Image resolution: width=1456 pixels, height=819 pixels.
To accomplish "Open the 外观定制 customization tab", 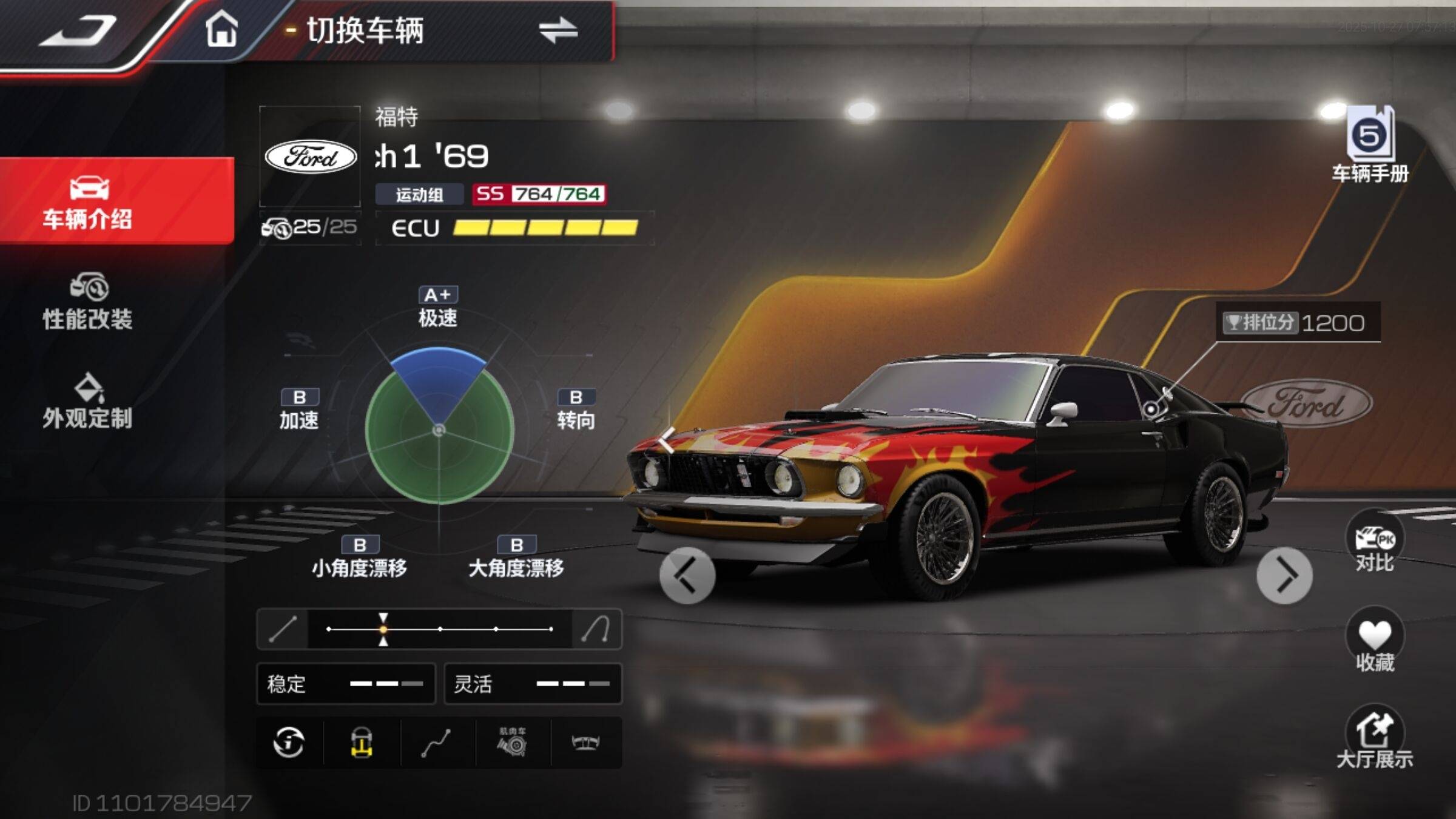I will (88, 401).
